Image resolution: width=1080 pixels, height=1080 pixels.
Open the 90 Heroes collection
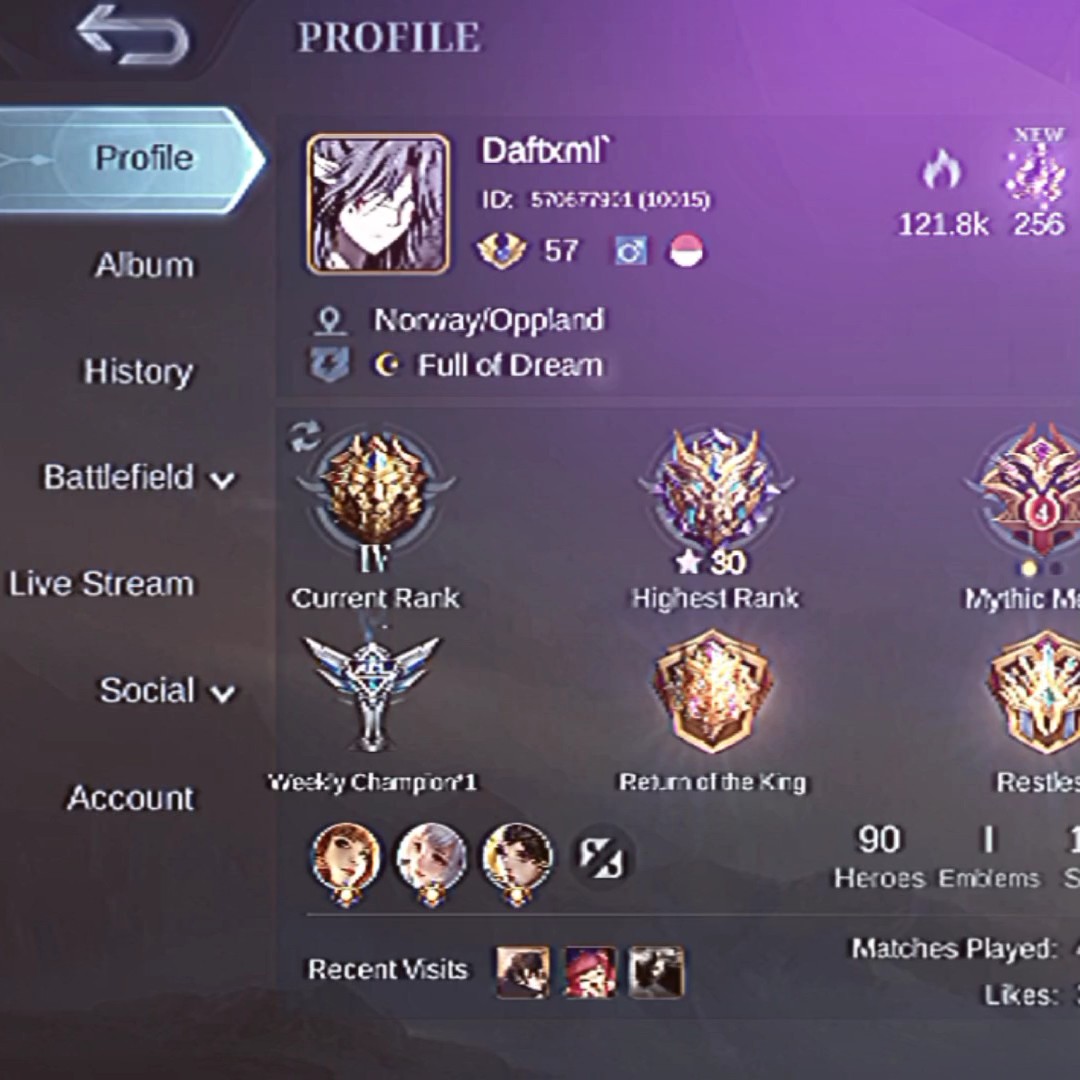[x=879, y=856]
